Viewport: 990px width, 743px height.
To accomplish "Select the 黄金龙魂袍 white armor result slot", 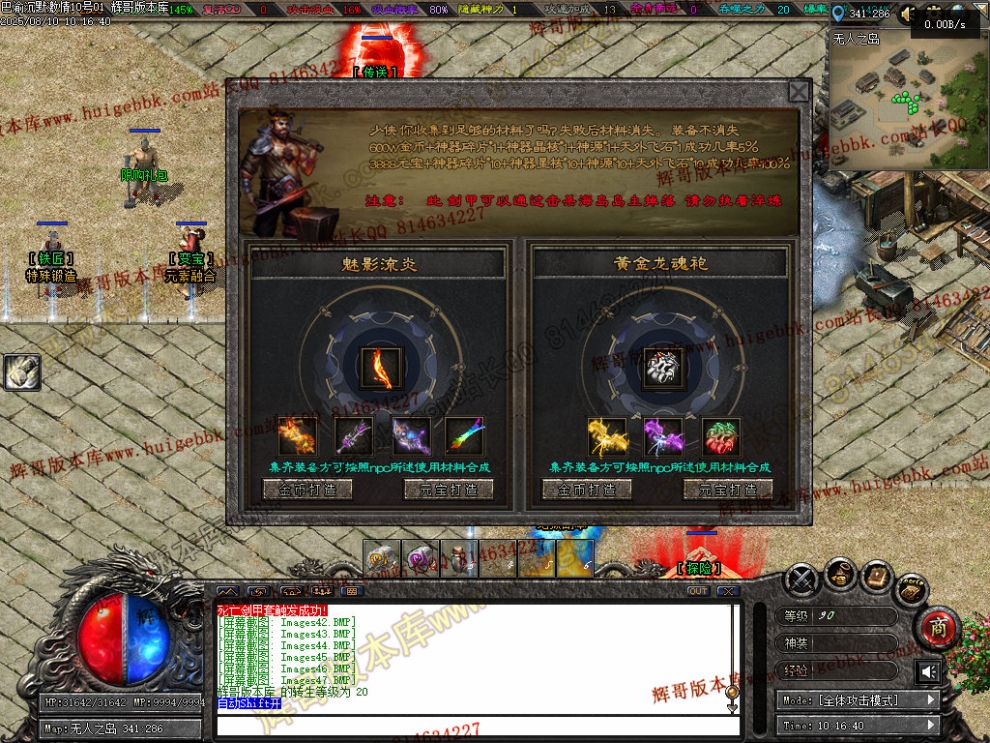I will click(661, 367).
